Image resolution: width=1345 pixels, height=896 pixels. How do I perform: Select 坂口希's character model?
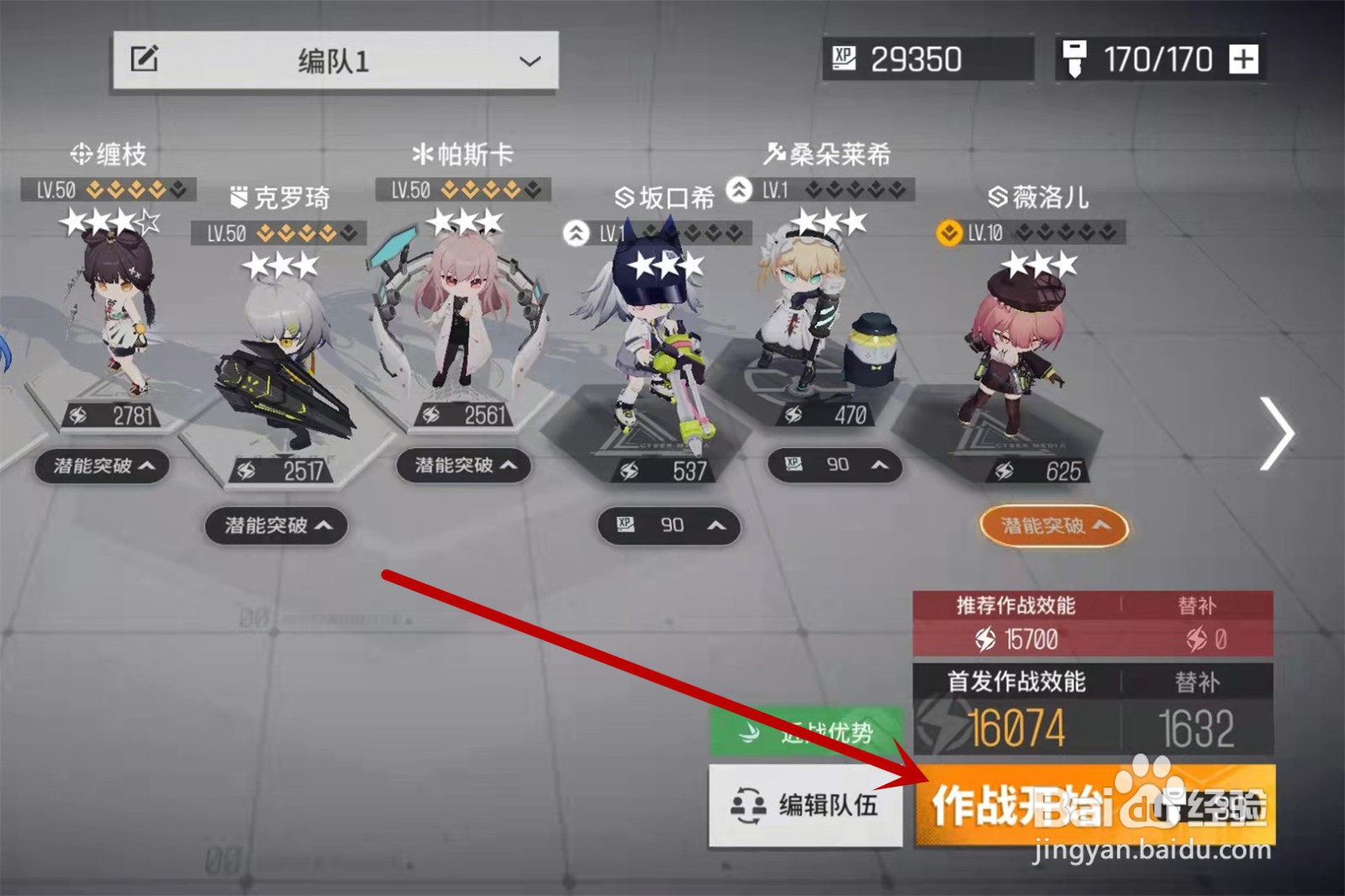pyautogui.click(x=651, y=336)
